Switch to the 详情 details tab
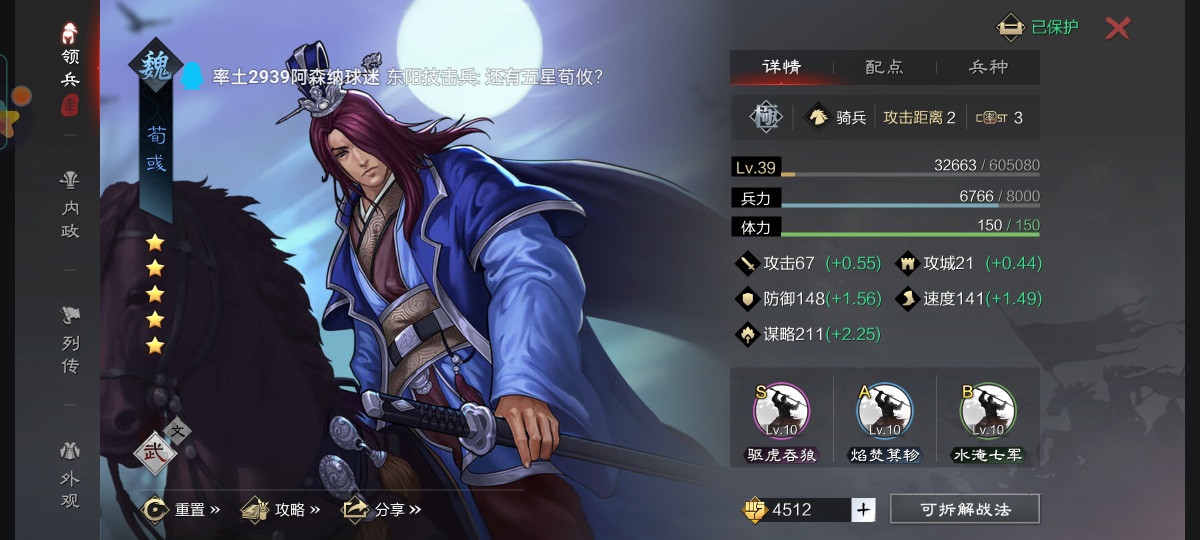This screenshot has height=540, width=1200. (781, 67)
